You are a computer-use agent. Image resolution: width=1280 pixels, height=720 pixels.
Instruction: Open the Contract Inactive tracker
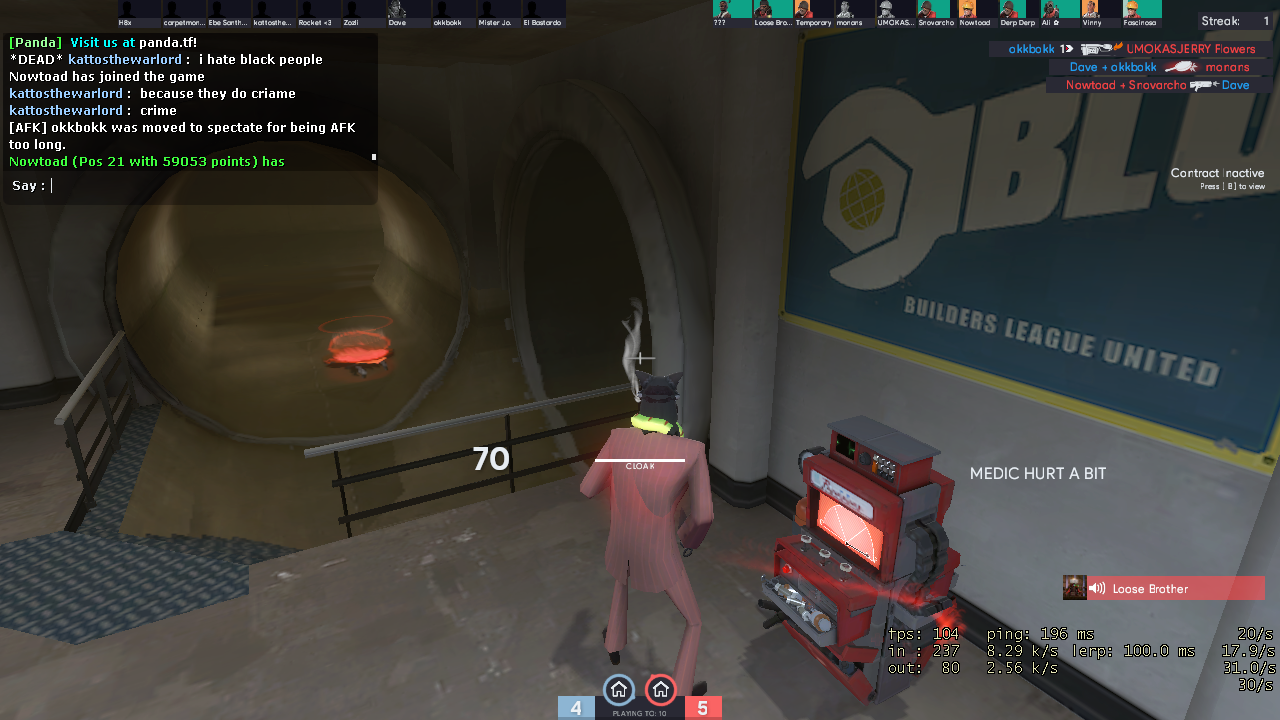pos(1217,178)
